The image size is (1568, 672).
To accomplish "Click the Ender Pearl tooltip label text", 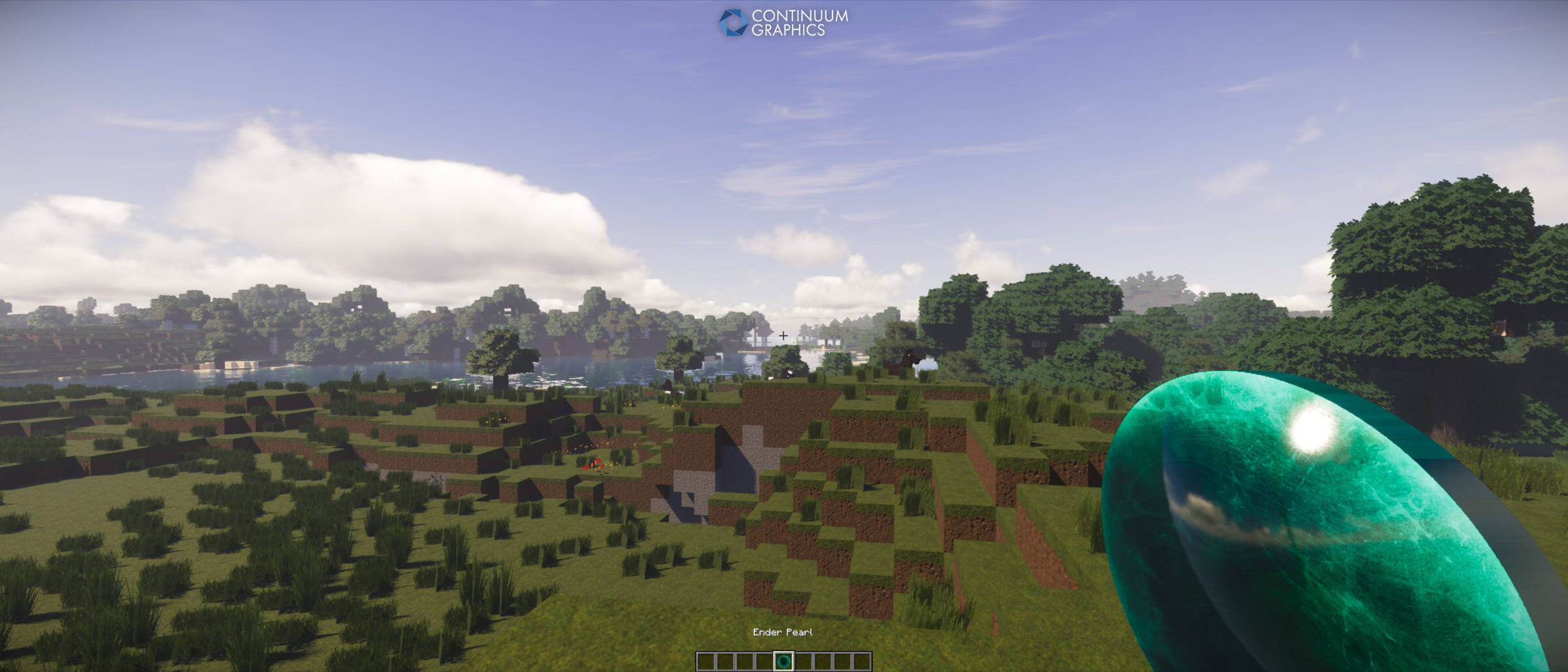I will tap(783, 633).
